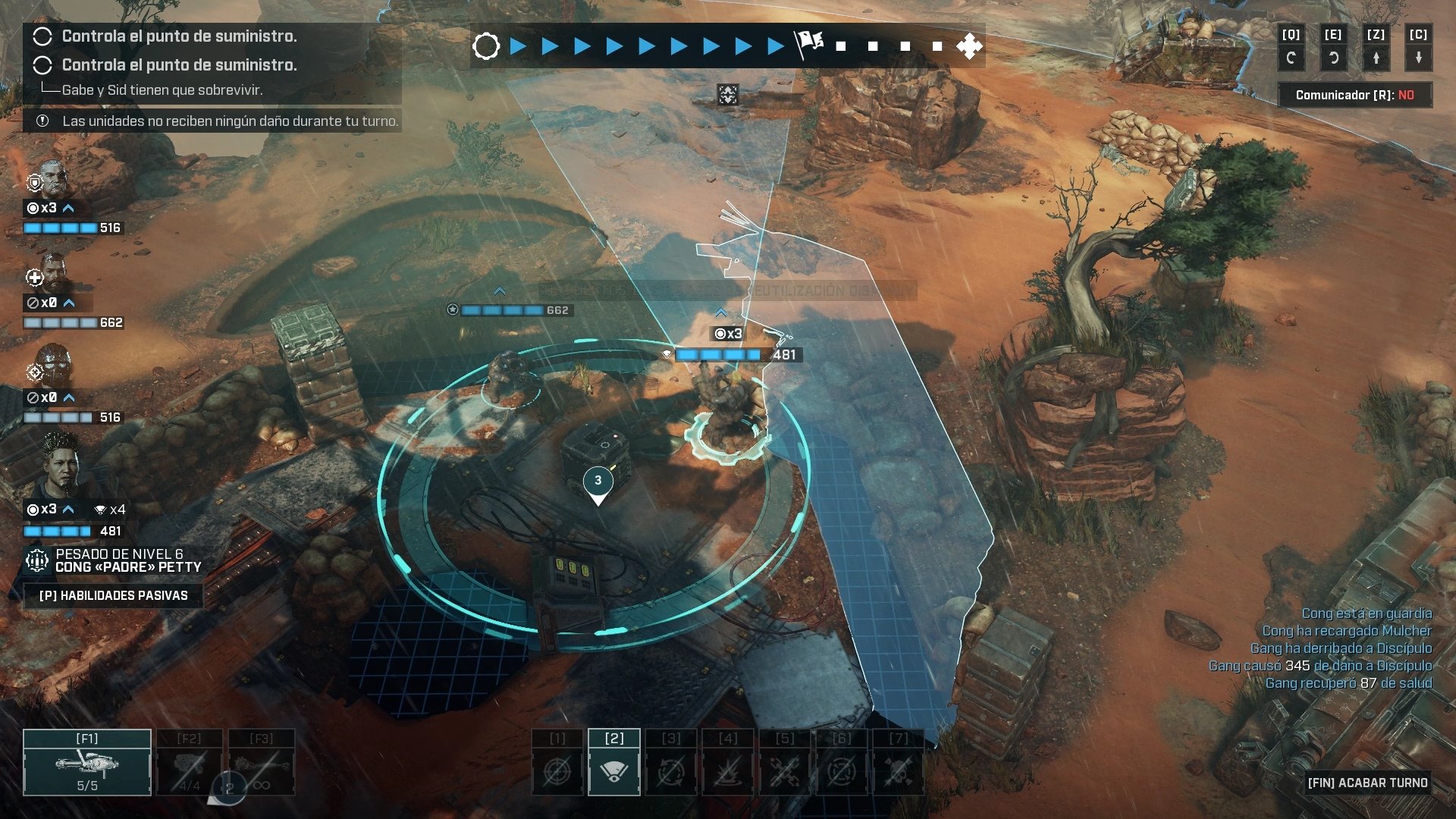Expand the chevron above the field unit's 481 bar
Image resolution: width=1456 pixels, height=819 pixels.
(x=720, y=311)
